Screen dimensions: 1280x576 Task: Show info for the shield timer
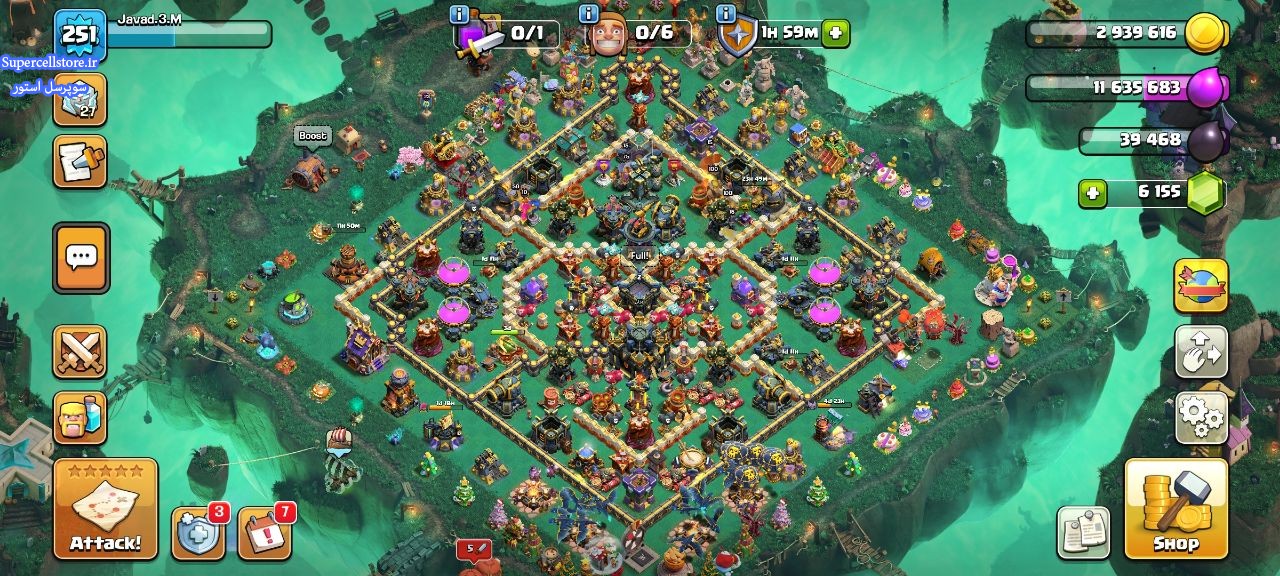click(x=725, y=14)
